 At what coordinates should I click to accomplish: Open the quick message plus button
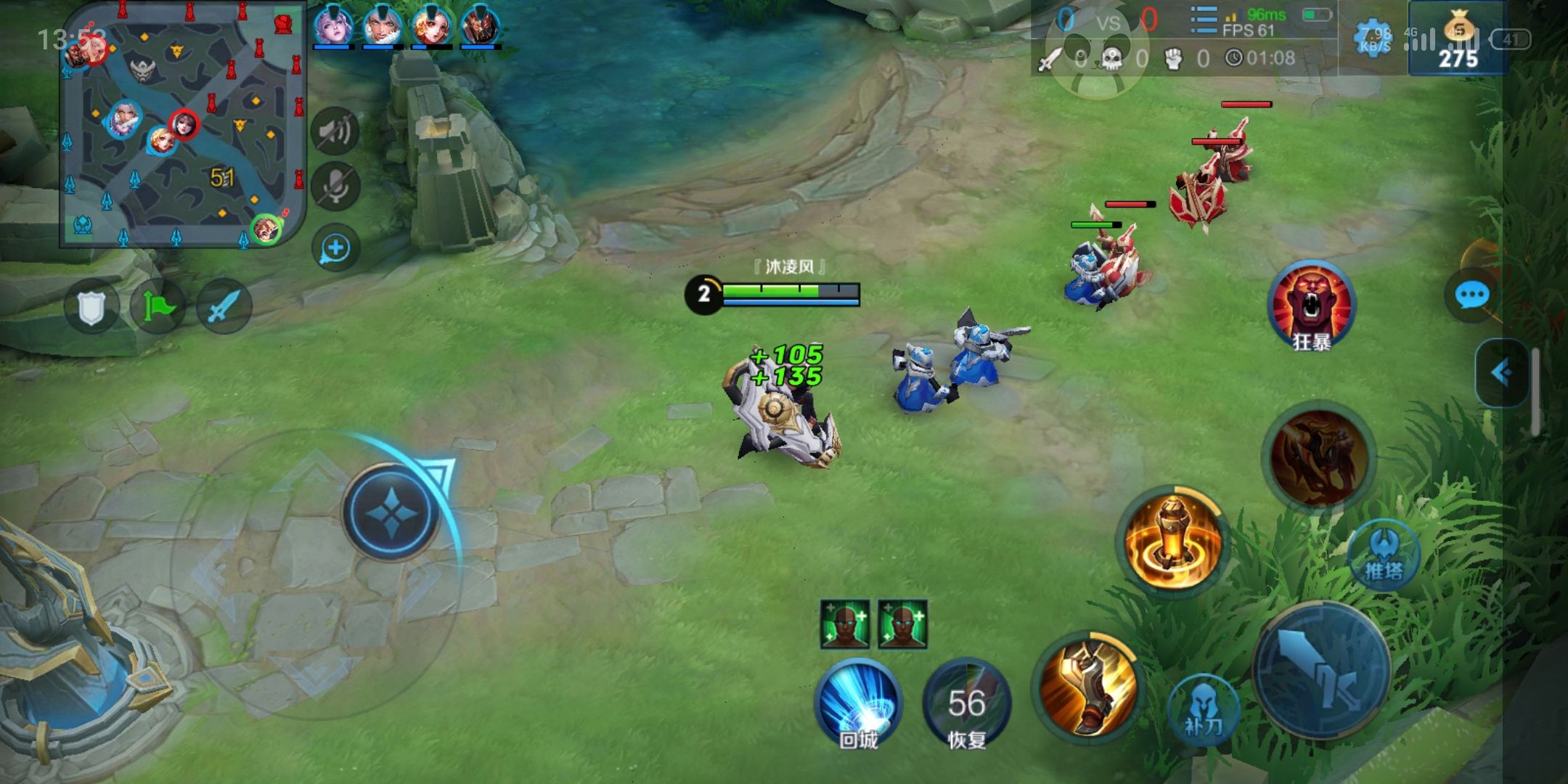335,248
